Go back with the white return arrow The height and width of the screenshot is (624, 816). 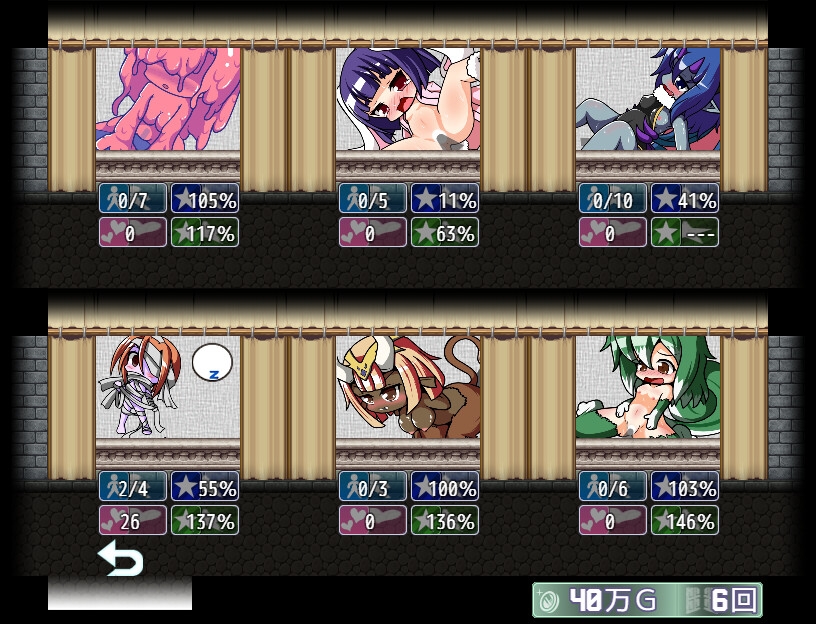coord(120,559)
